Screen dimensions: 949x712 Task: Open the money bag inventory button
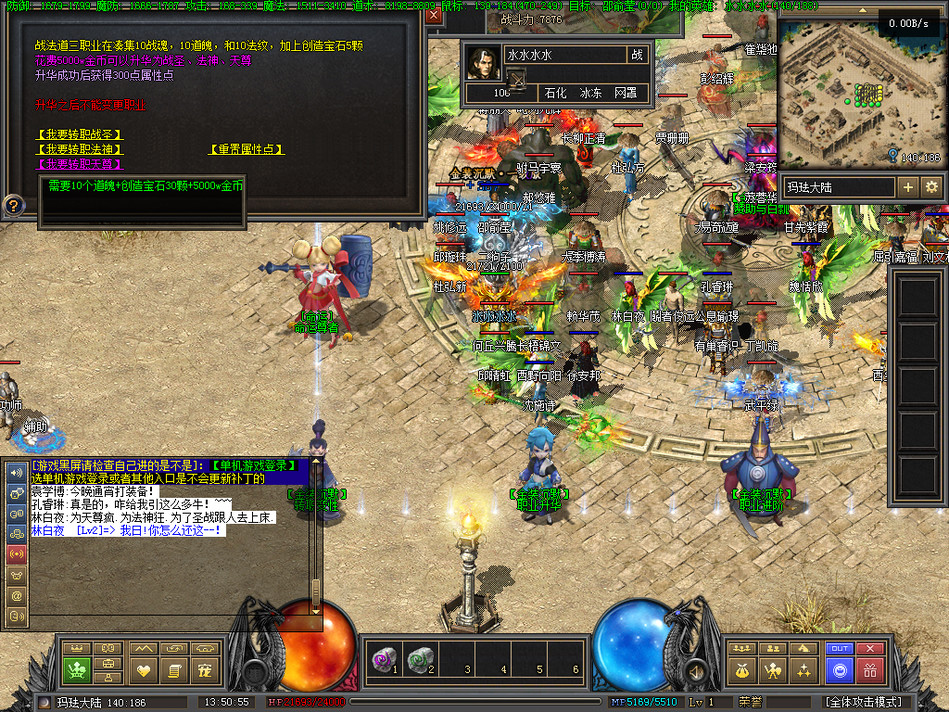click(x=742, y=670)
